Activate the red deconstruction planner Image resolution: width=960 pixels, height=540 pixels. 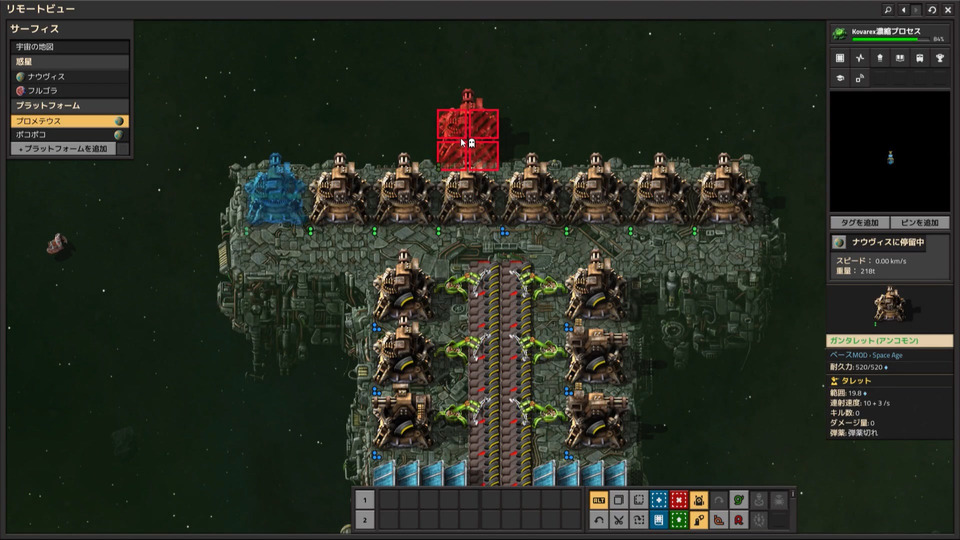pos(679,500)
